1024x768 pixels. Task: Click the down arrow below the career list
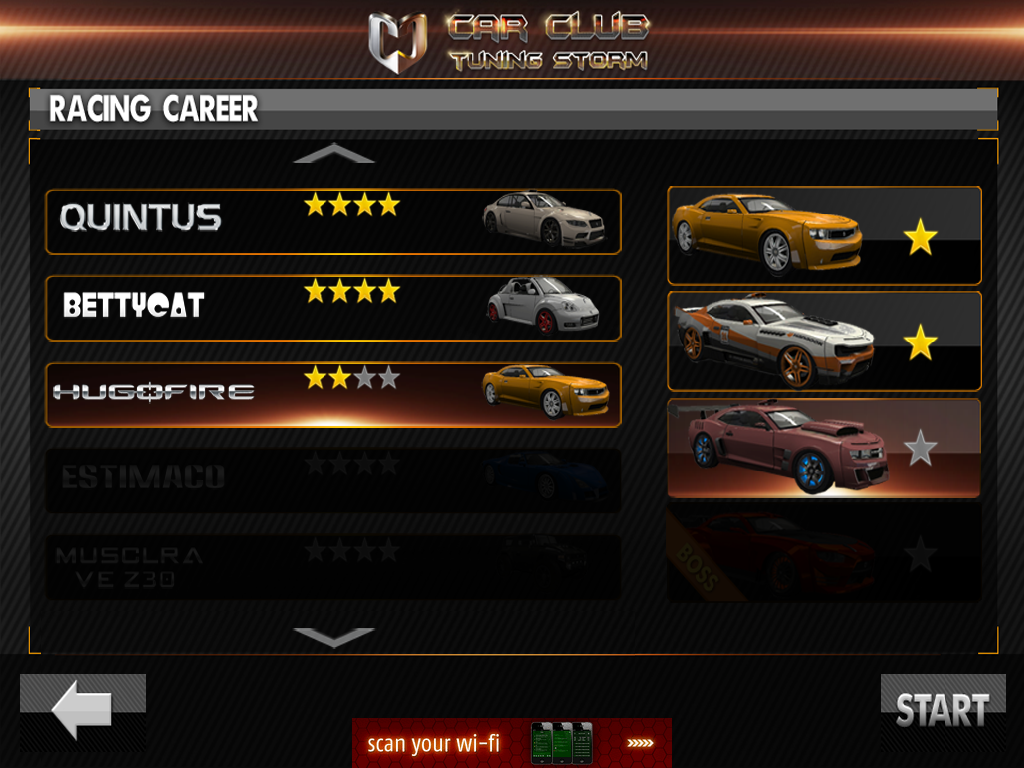coord(334,637)
